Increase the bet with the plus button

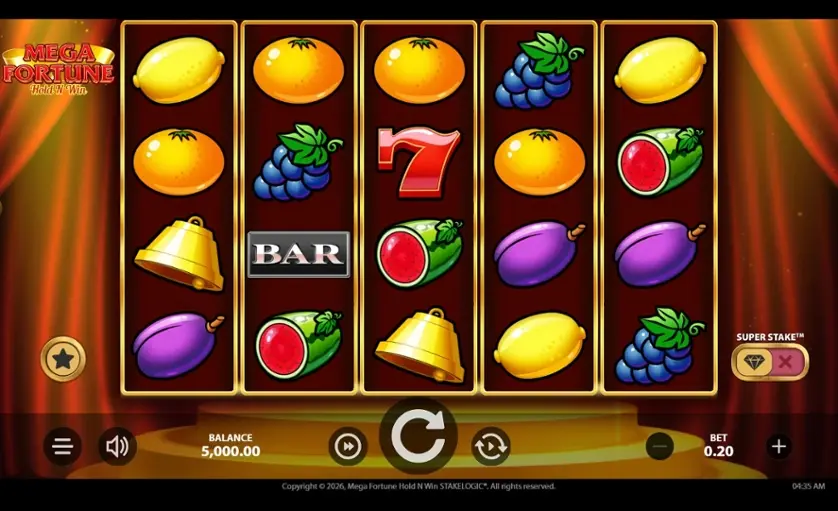click(779, 446)
